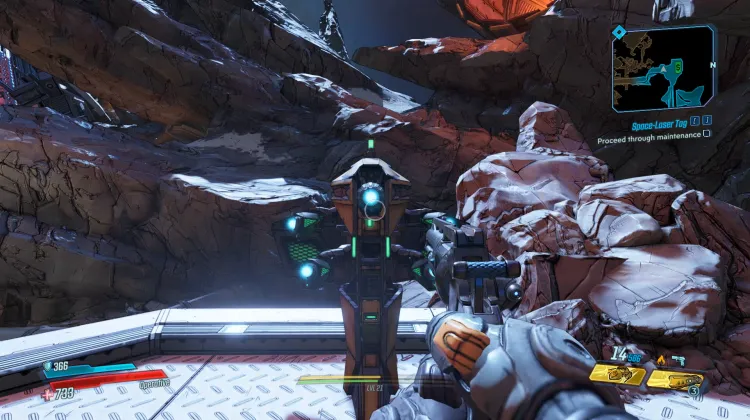Click the diamond marker on the minimap corner
Screen dimensions: 750x420
620,32
